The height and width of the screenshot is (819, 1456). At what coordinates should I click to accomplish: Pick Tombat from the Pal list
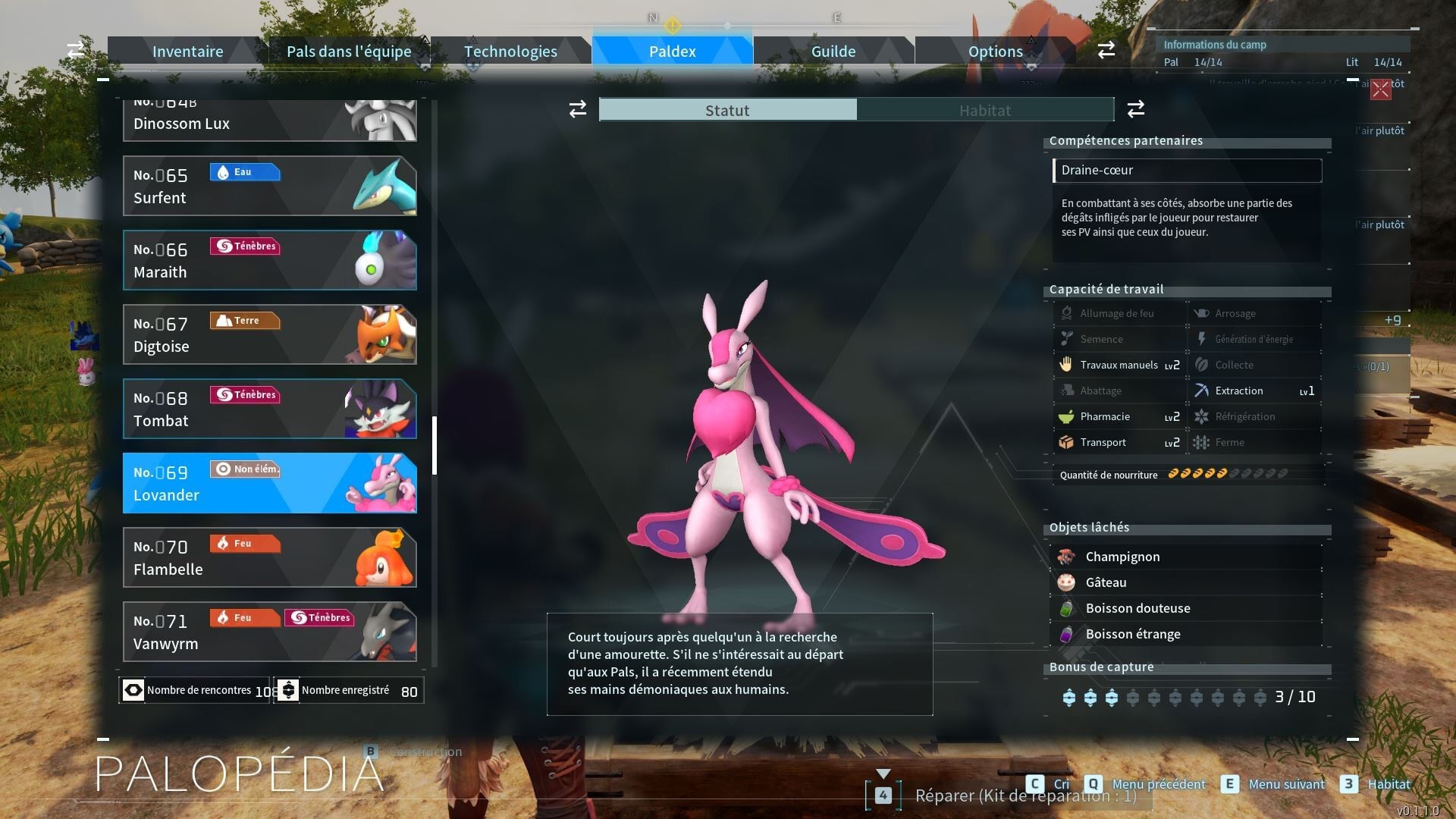pos(269,409)
